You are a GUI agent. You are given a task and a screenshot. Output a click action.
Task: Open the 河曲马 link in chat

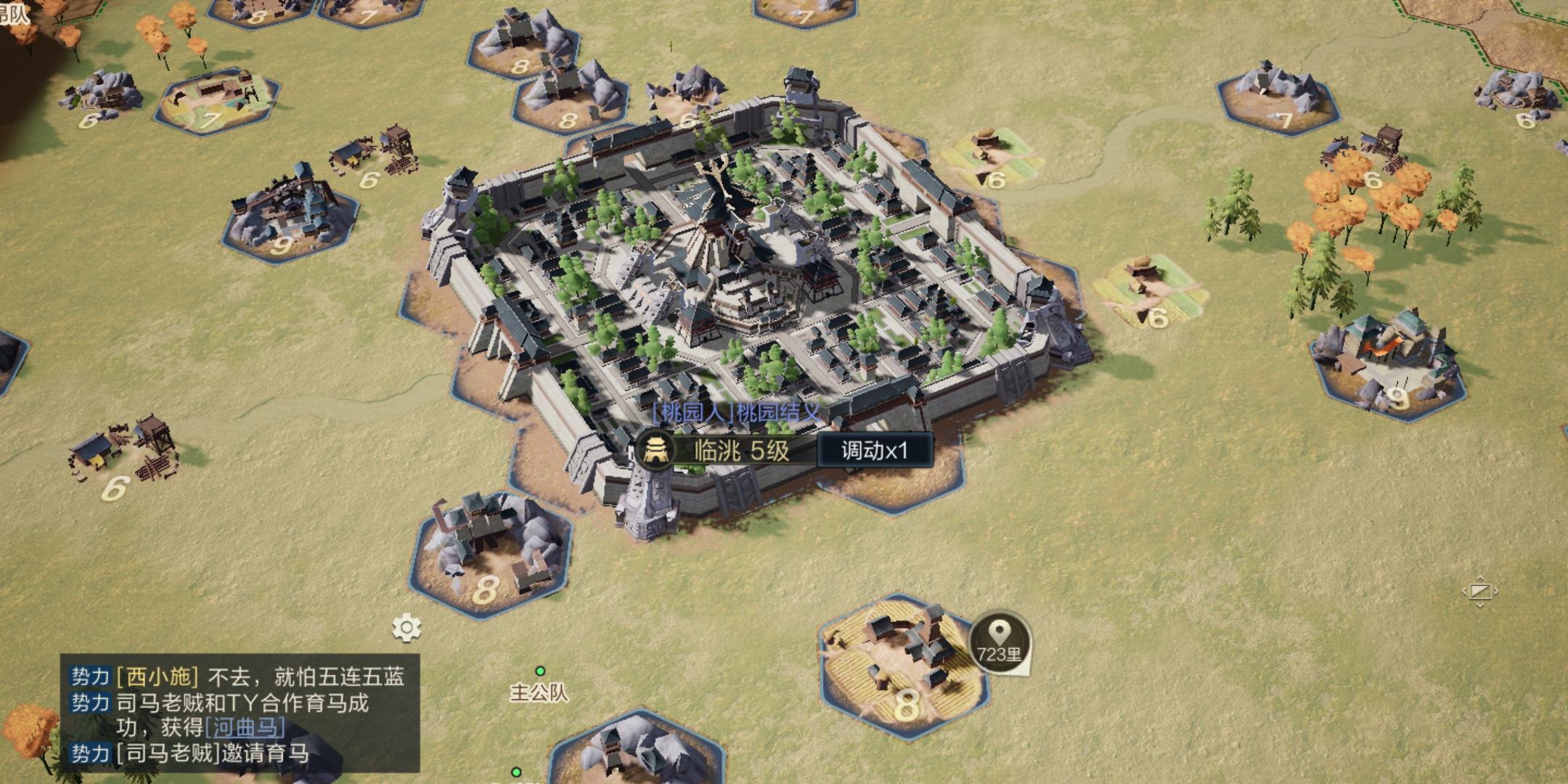point(245,727)
